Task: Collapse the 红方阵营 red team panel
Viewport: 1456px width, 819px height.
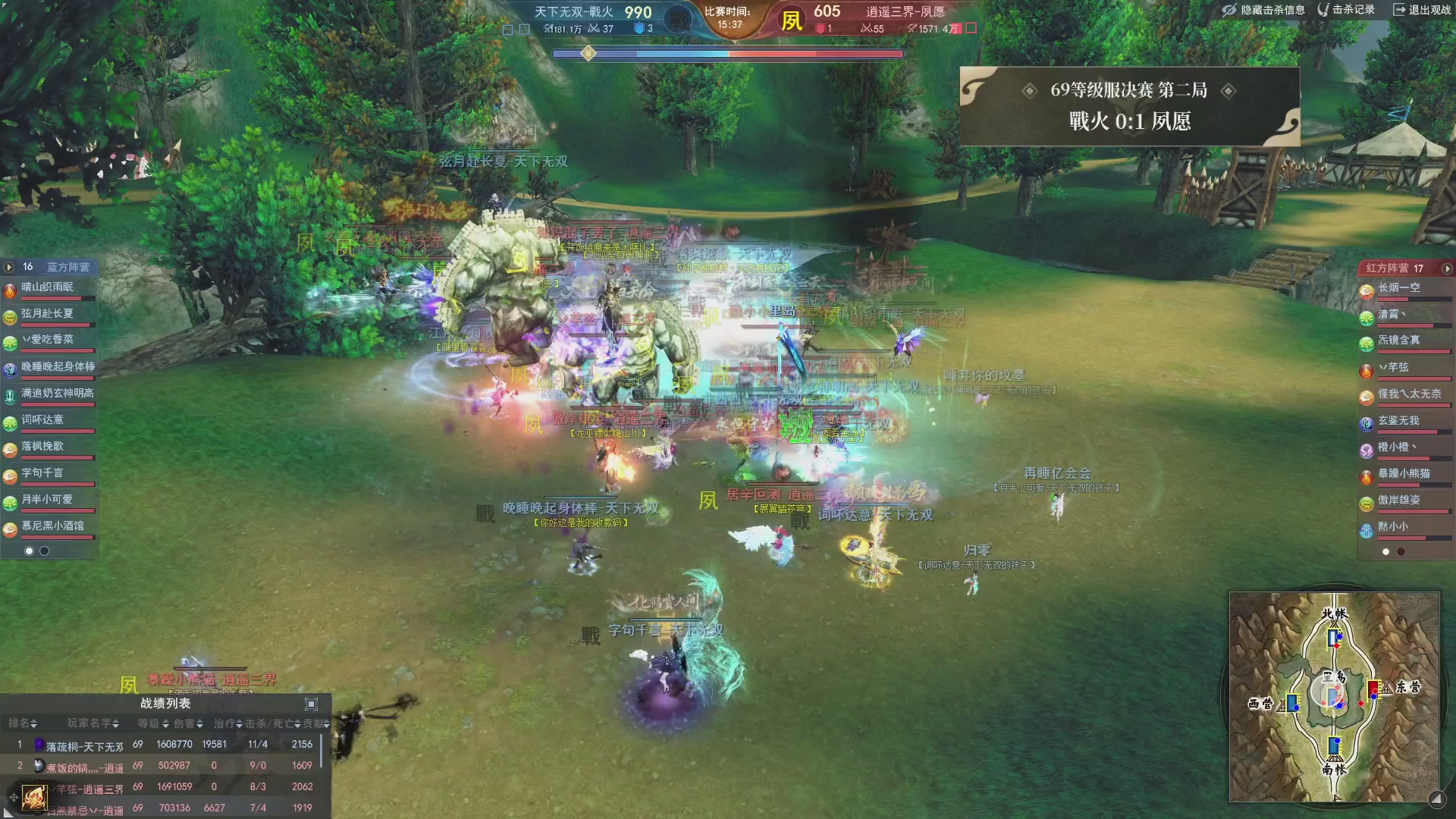Action: (1447, 268)
